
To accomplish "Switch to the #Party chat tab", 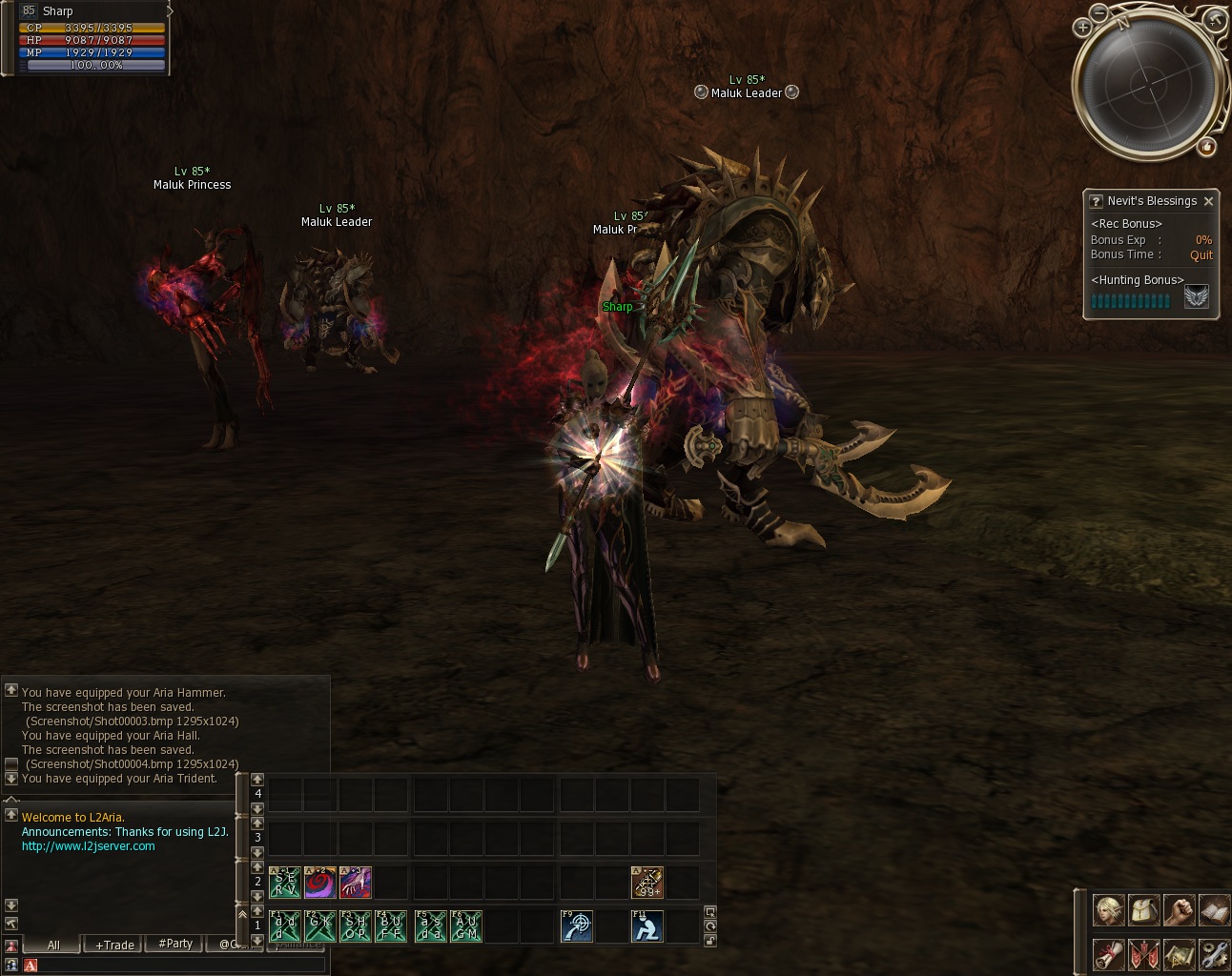I will pos(175,944).
